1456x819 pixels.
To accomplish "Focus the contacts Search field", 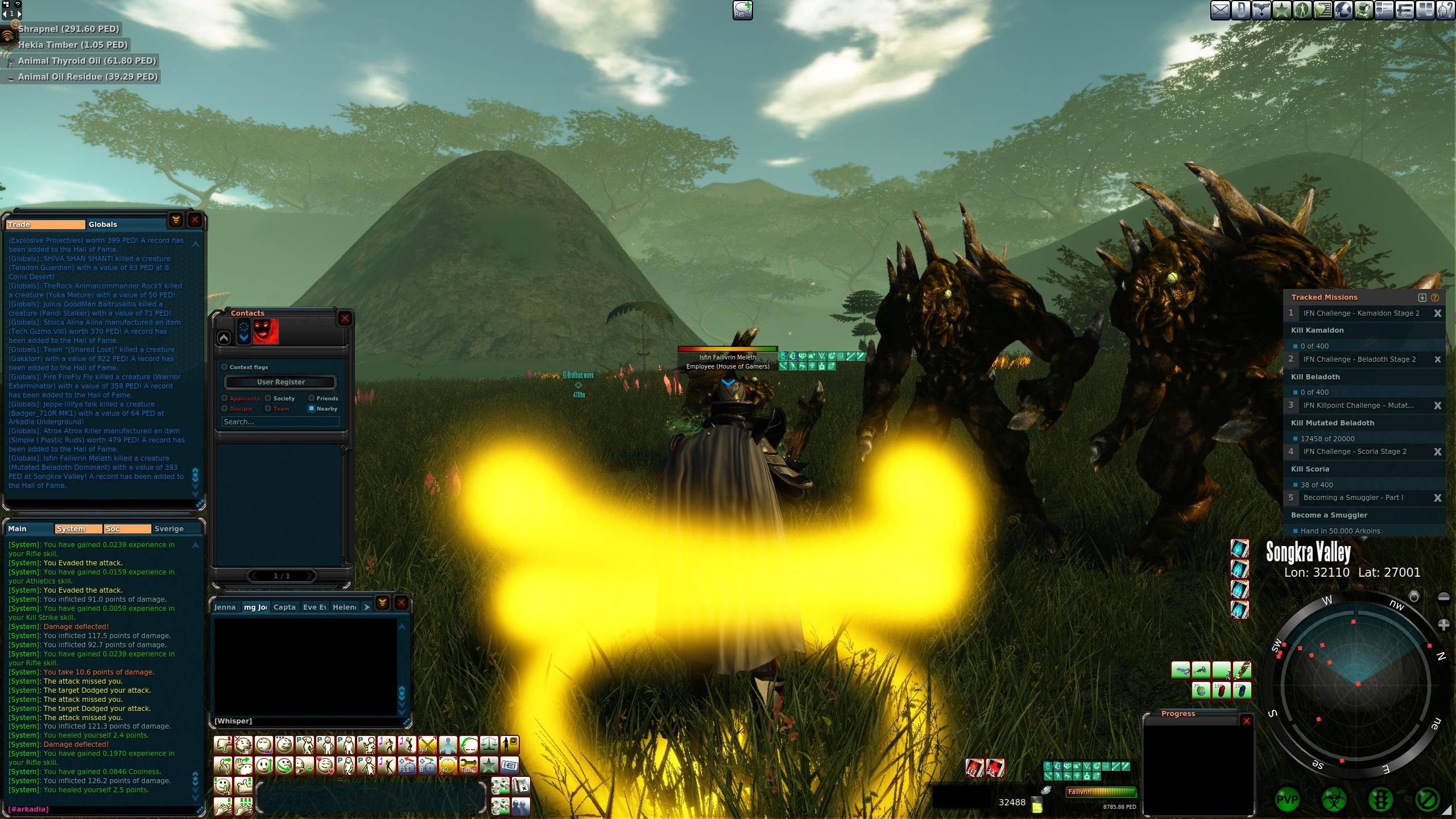I will point(280,422).
